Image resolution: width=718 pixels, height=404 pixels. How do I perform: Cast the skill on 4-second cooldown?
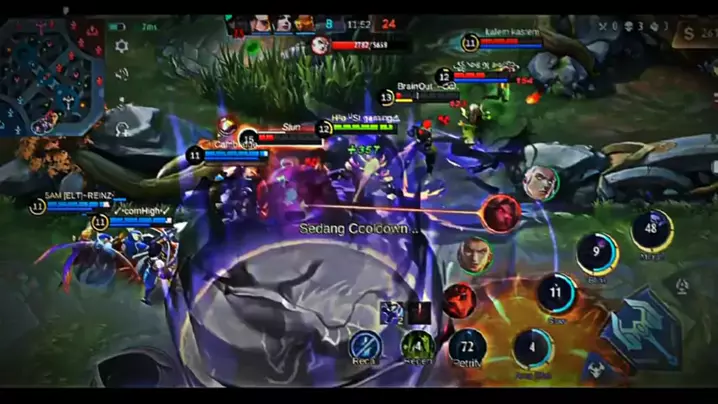[x=533, y=346]
